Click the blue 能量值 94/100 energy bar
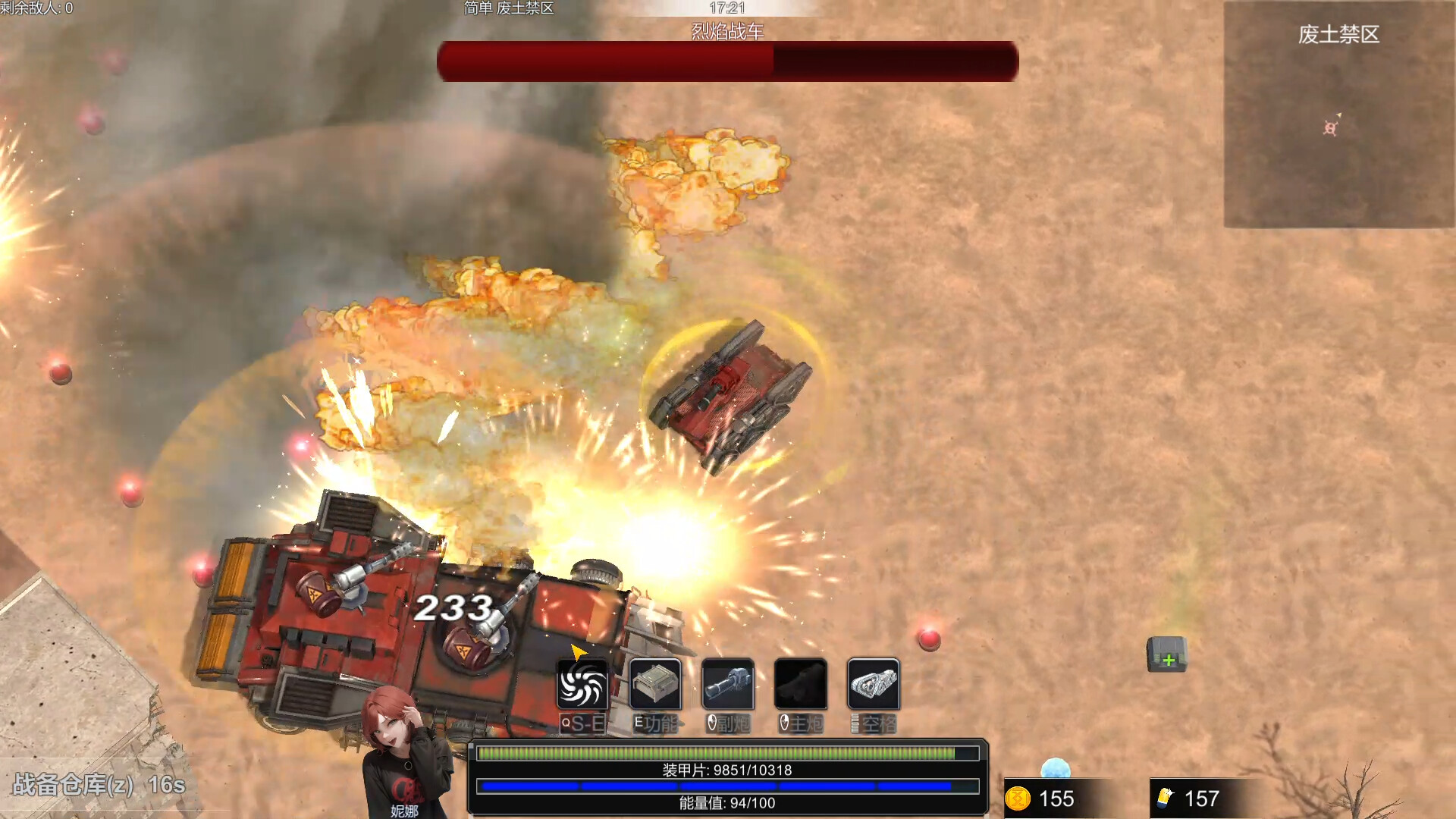This screenshot has height=819, width=1456. pos(726,786)
